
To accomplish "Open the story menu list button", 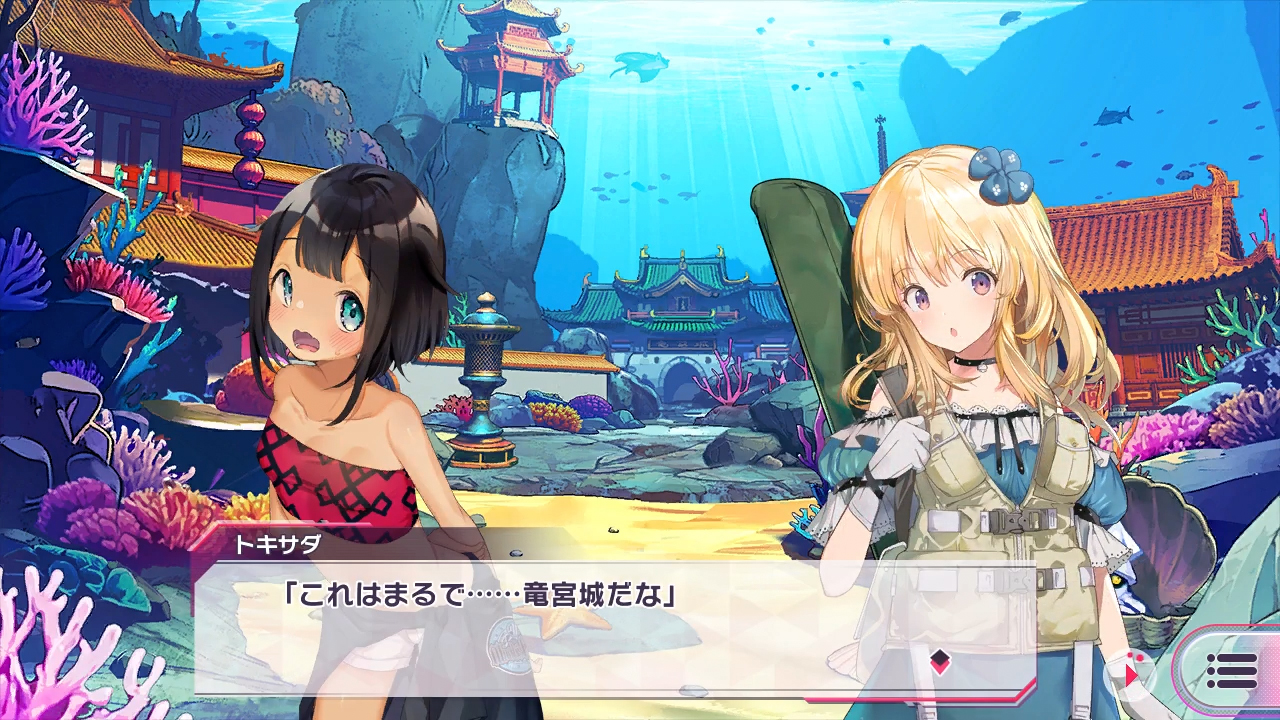I will point(1231,671).
